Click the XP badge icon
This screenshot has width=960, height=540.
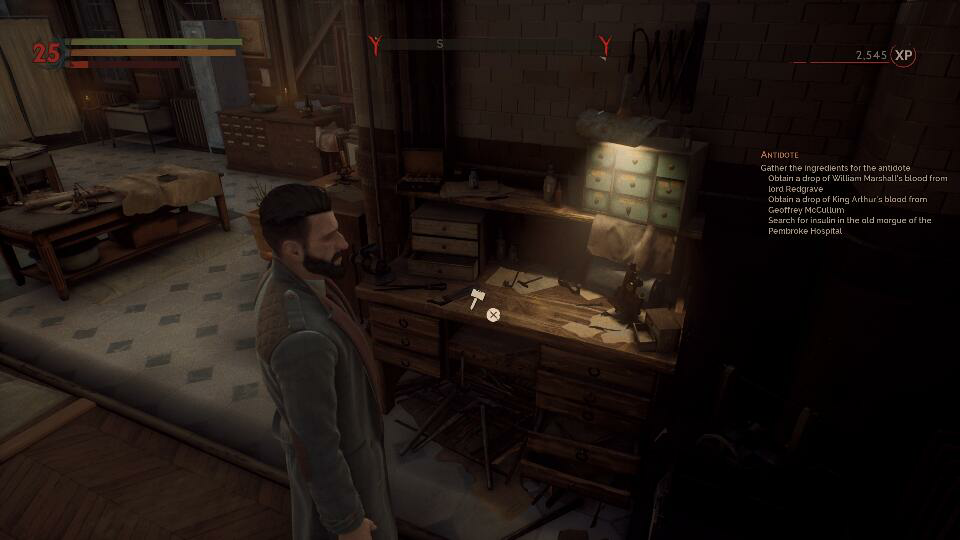pos(904,56)
